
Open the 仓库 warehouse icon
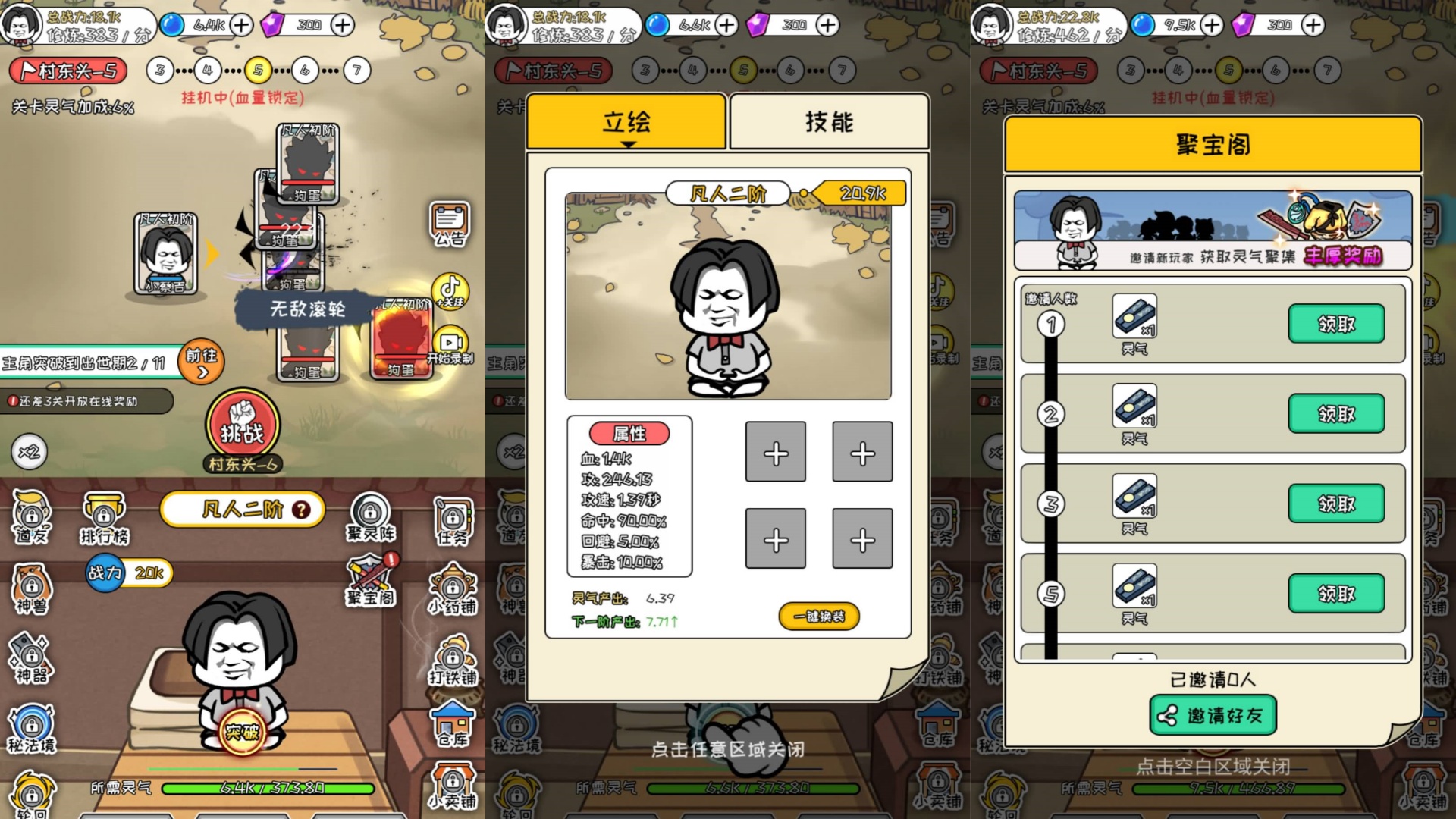click(x=453, y=724)
